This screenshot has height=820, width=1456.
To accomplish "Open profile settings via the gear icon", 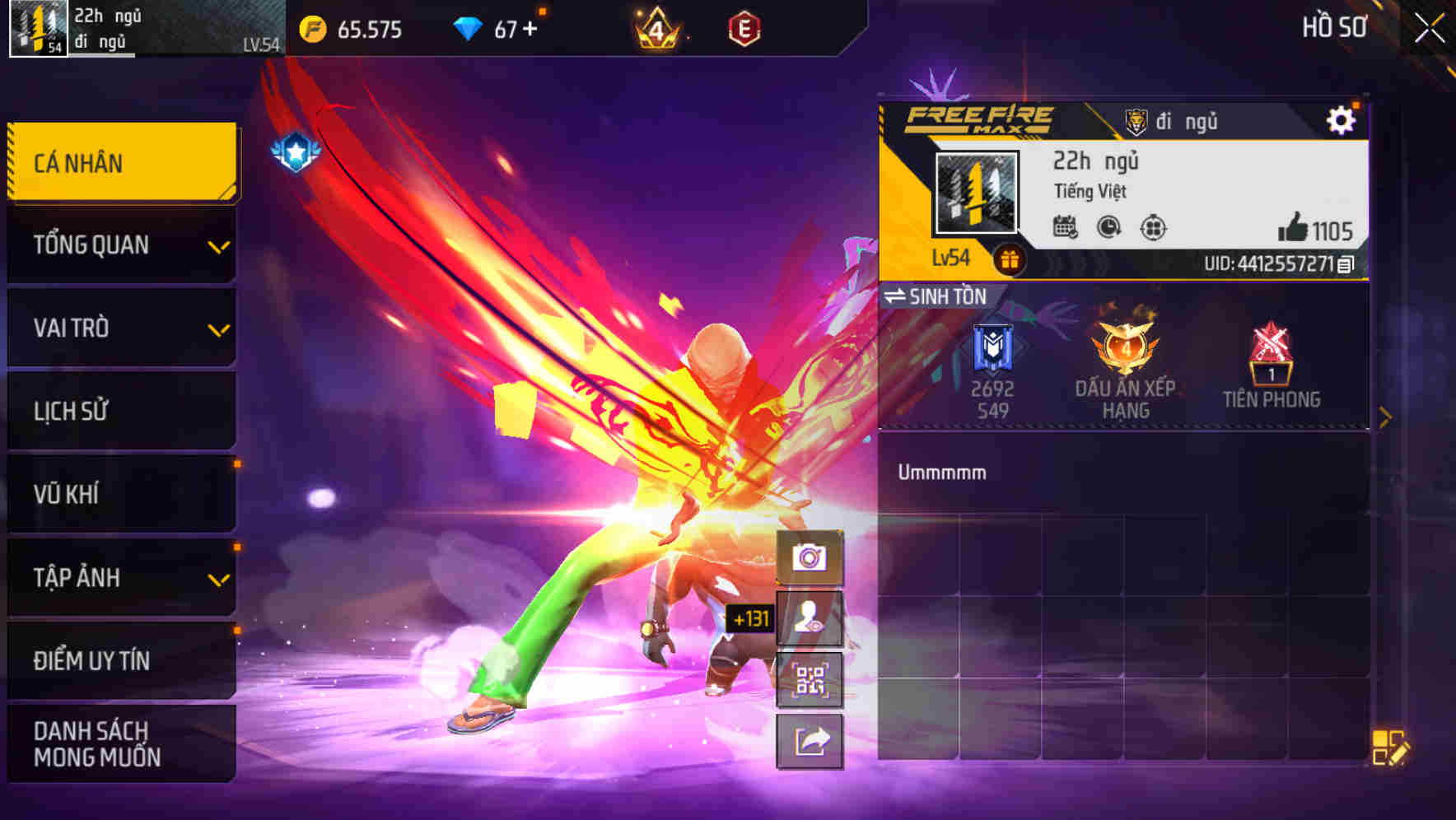I will click(x=1342, y=119).
